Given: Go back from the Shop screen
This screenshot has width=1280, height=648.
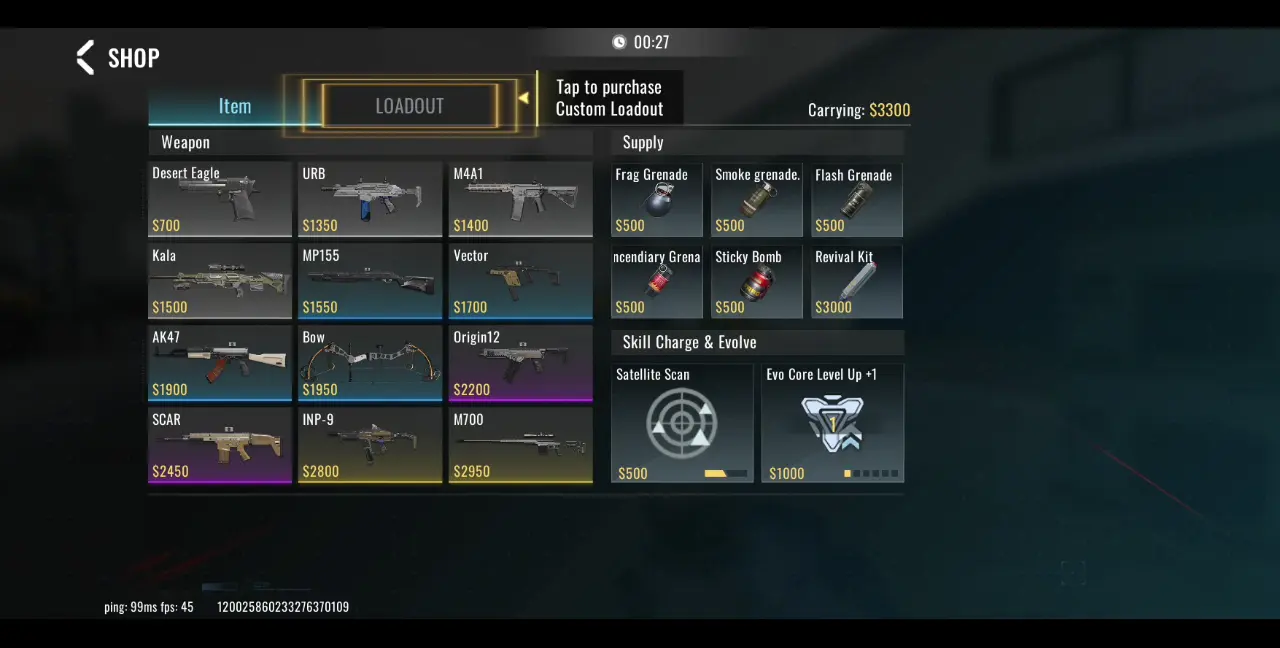Looking at the screenshot, I should tap(87, 57).
